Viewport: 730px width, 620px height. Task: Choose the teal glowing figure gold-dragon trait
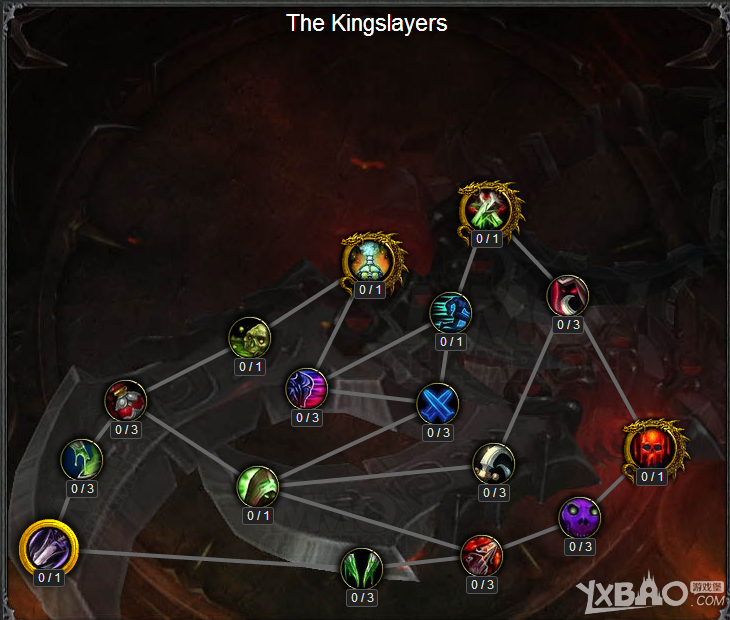click(x=370, y=259)
